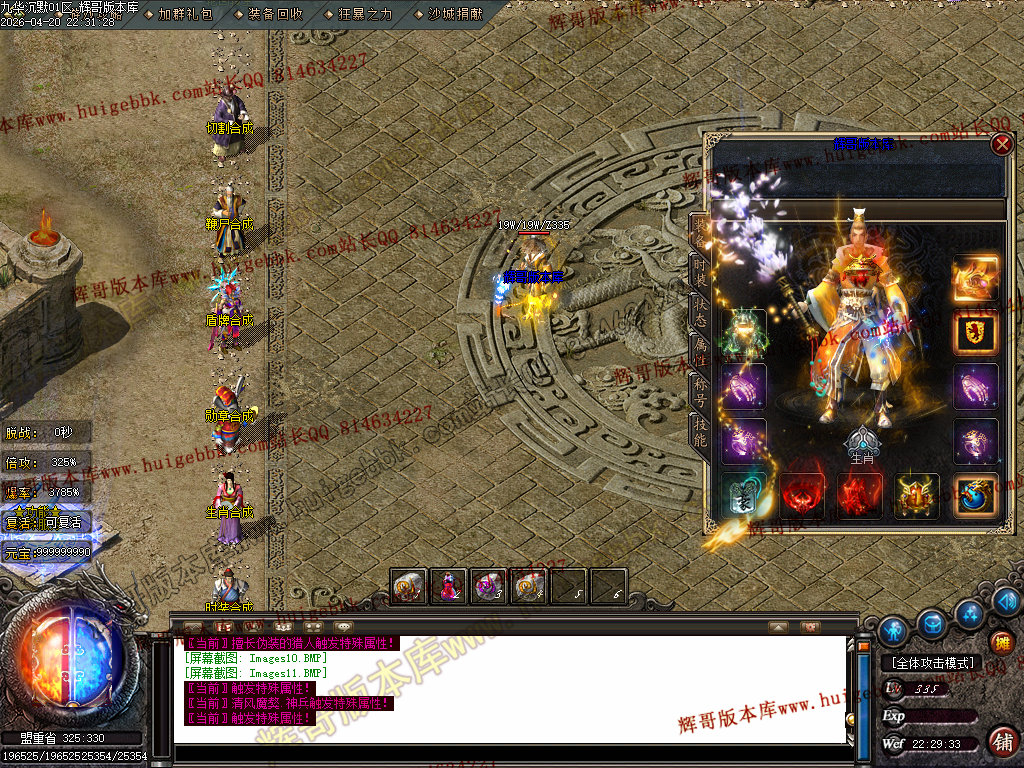Select the golden phoenix helmet slot
The width and height of the screenshot is (1024, 768).
(x=975, y=277)
